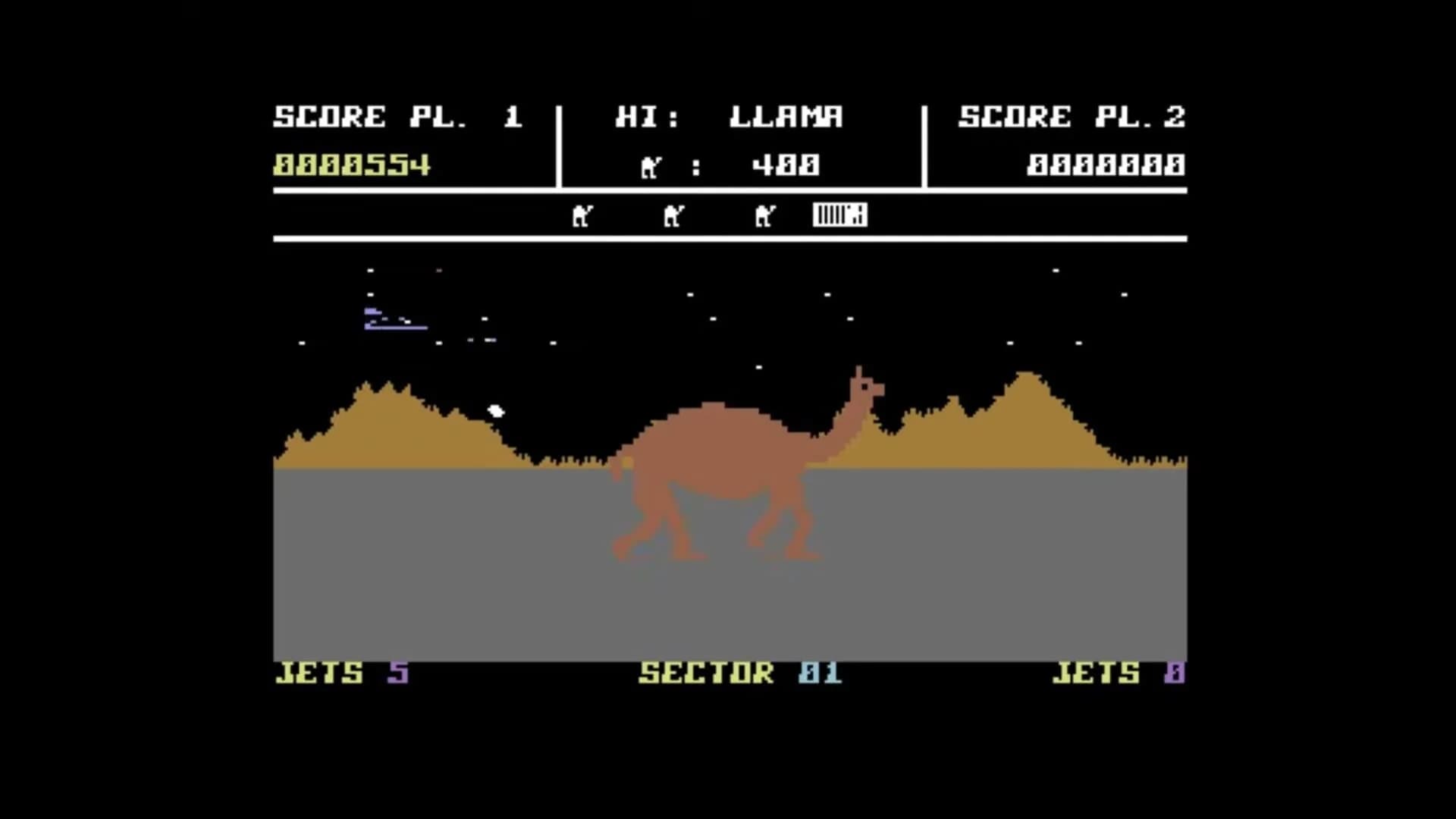
Task: Click the small camel icon beside the 400 value
Action: pyautogui.click(x=648, y=165)
